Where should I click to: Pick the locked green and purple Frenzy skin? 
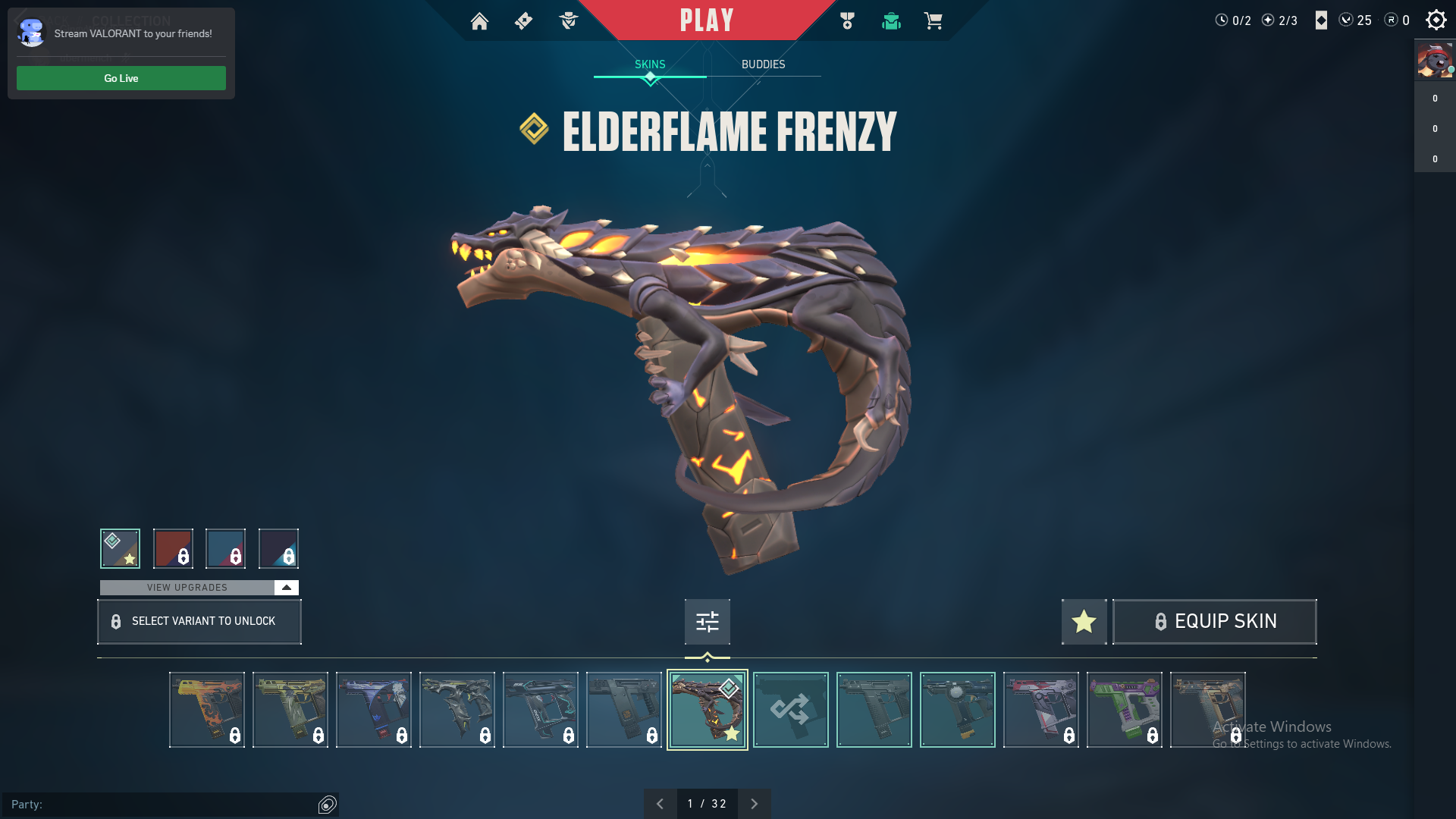click(1124, 710)
